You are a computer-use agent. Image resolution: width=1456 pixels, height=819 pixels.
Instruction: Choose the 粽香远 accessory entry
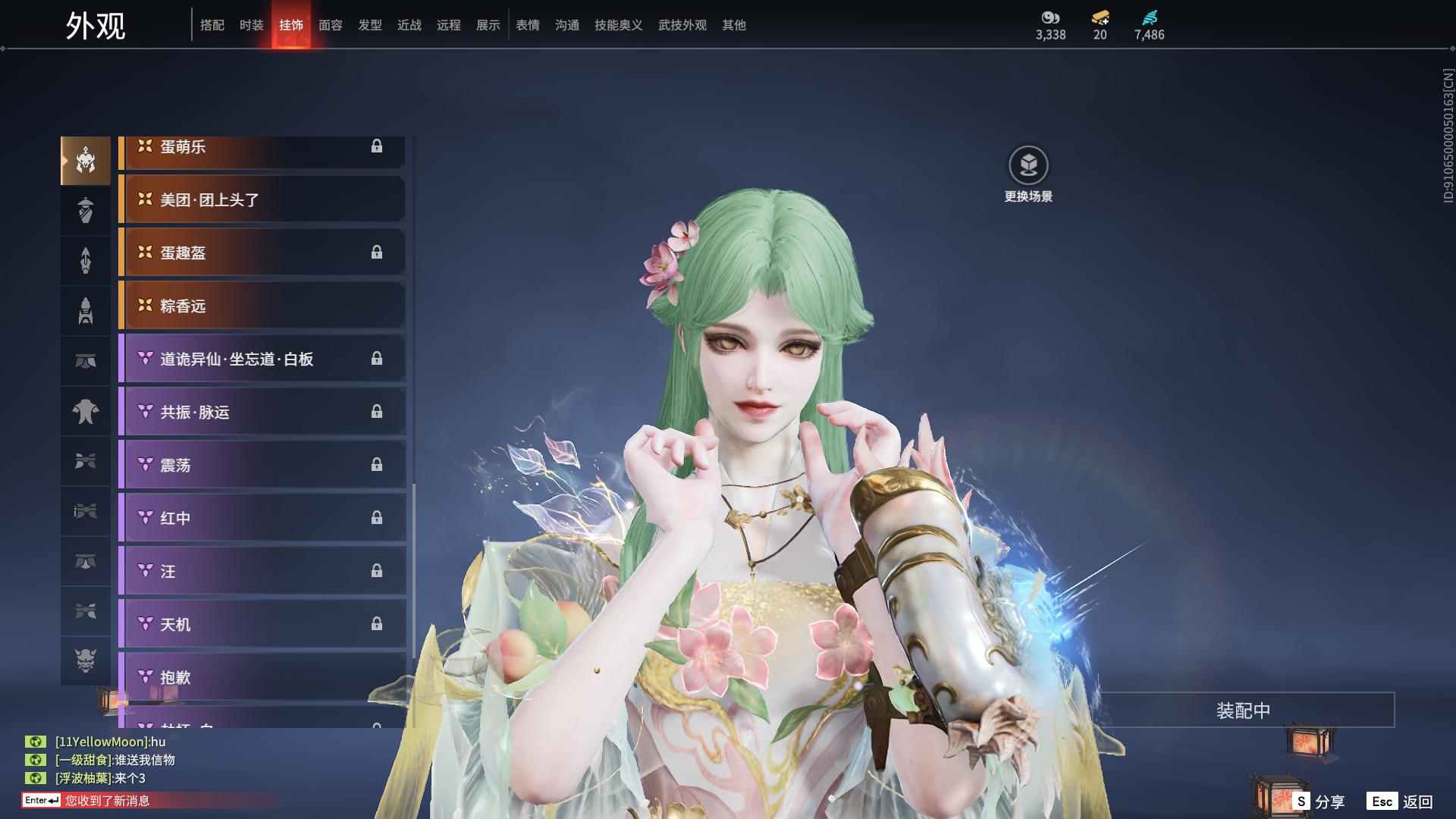[262, 306]
